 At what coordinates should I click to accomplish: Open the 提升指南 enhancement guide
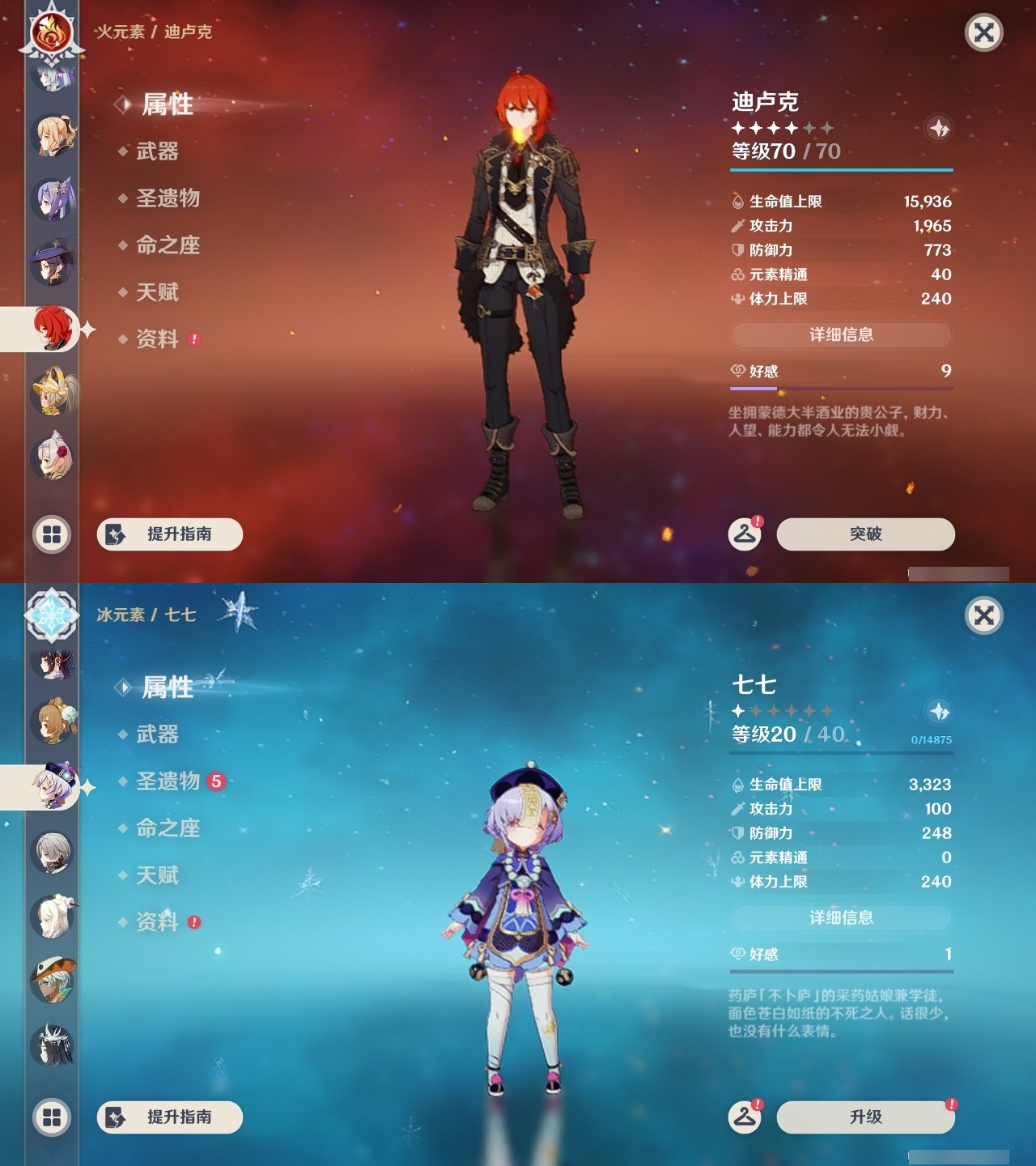(x=169, y=534)
